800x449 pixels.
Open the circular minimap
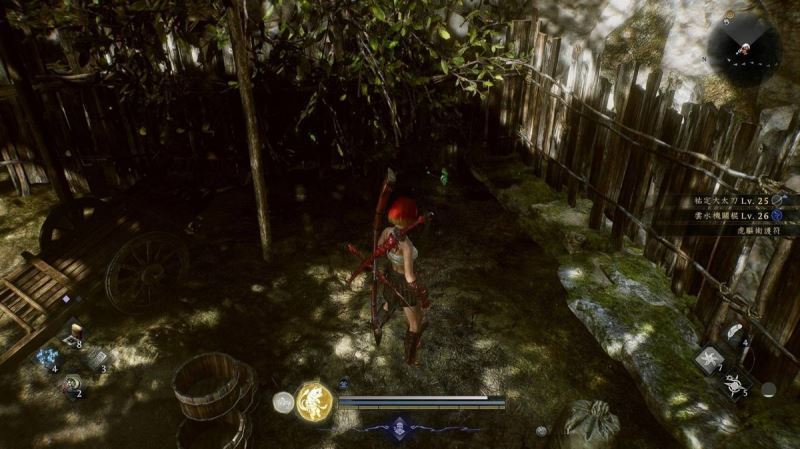pos(743,47)
